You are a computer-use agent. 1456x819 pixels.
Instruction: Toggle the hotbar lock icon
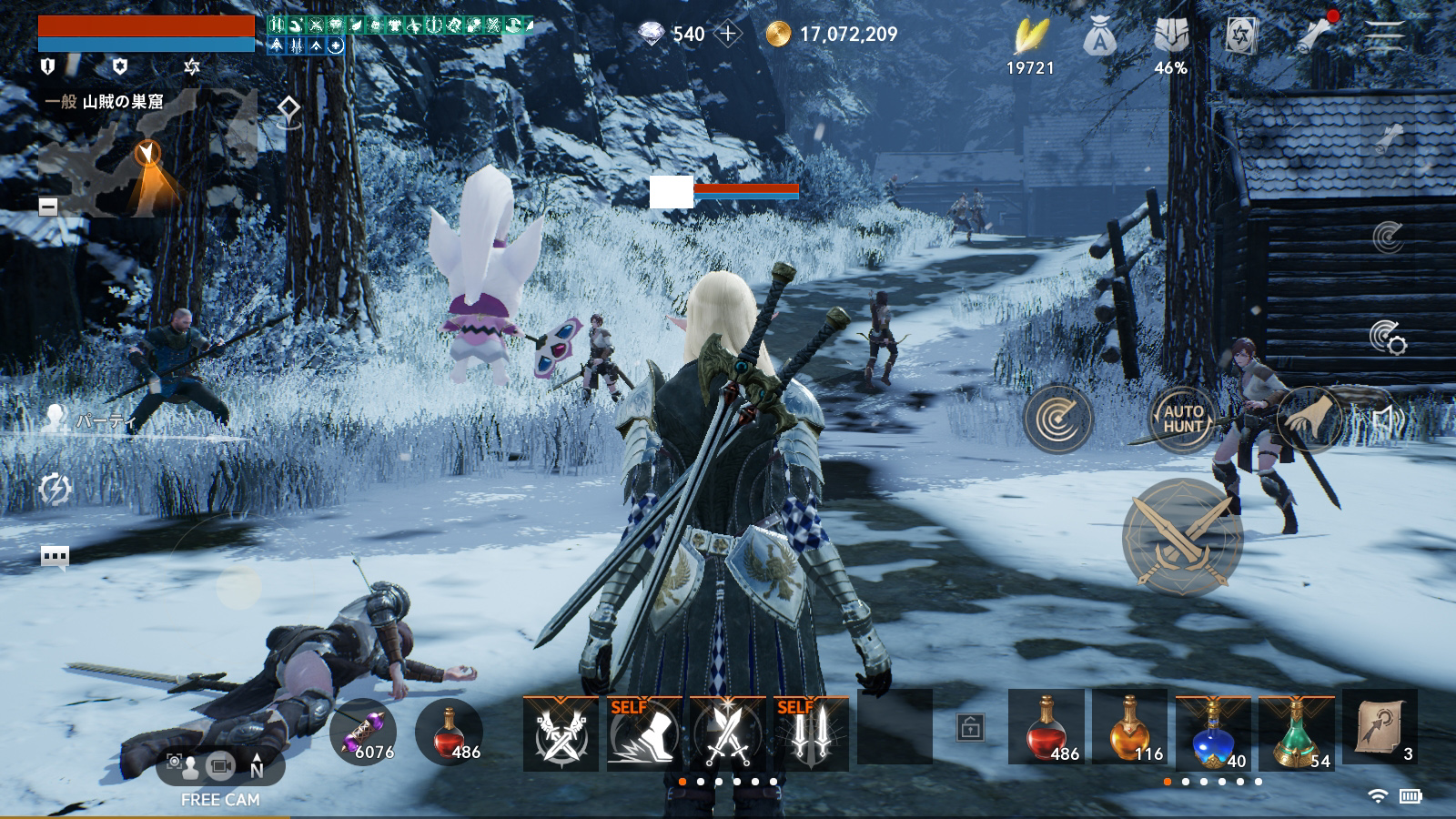click(x=970, y=727)
